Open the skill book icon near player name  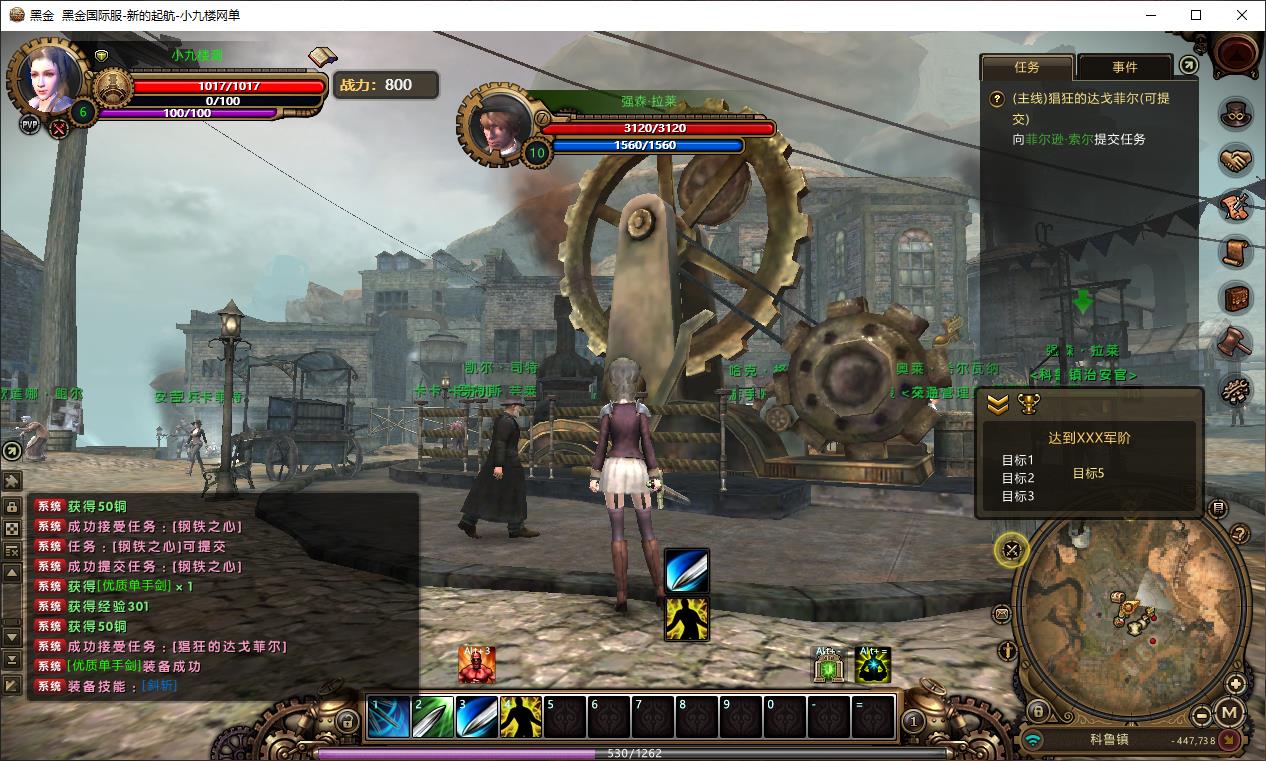[322, 57]
